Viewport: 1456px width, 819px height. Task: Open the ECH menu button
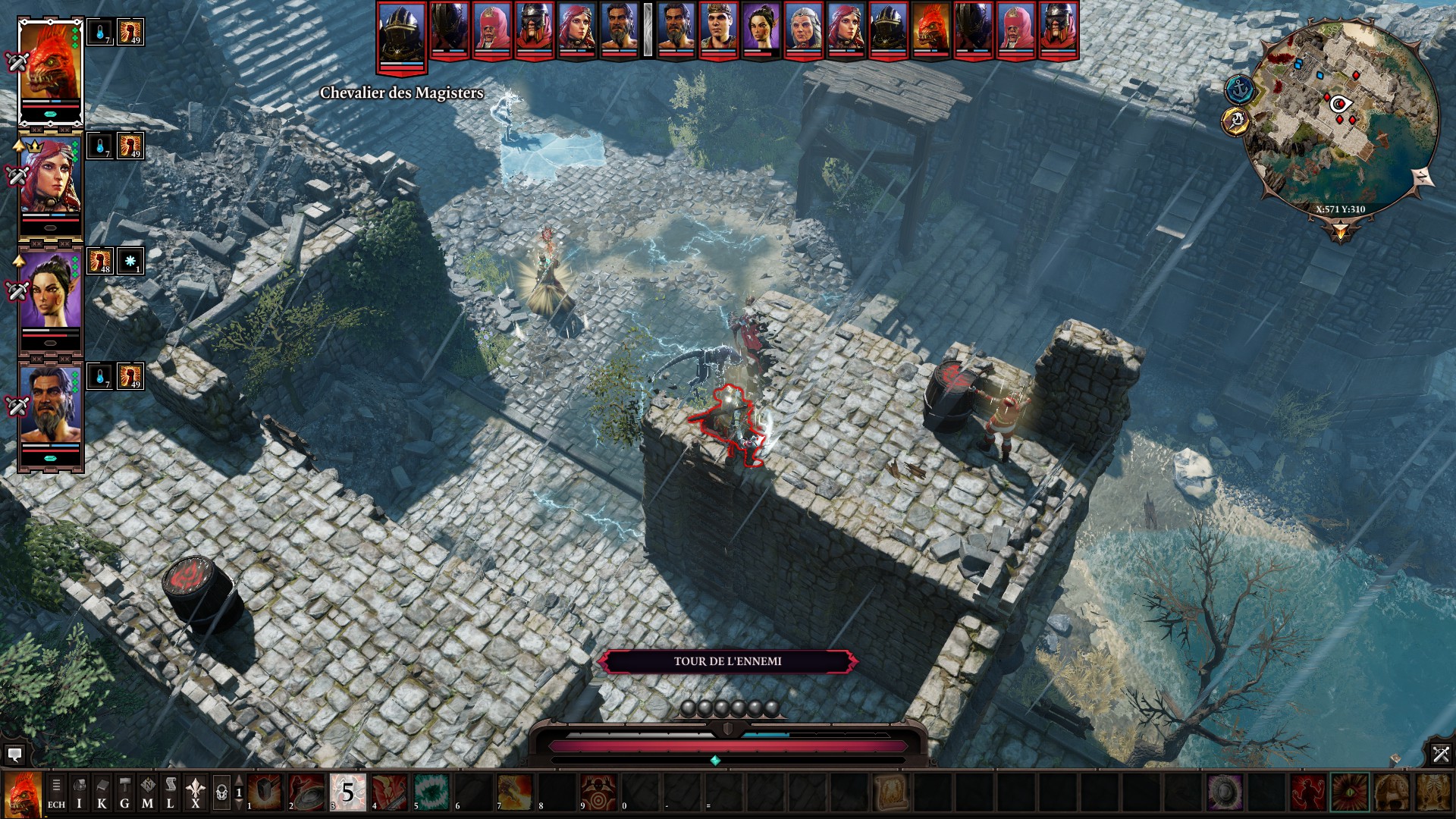pyautogui.click(x=56, y=793)
